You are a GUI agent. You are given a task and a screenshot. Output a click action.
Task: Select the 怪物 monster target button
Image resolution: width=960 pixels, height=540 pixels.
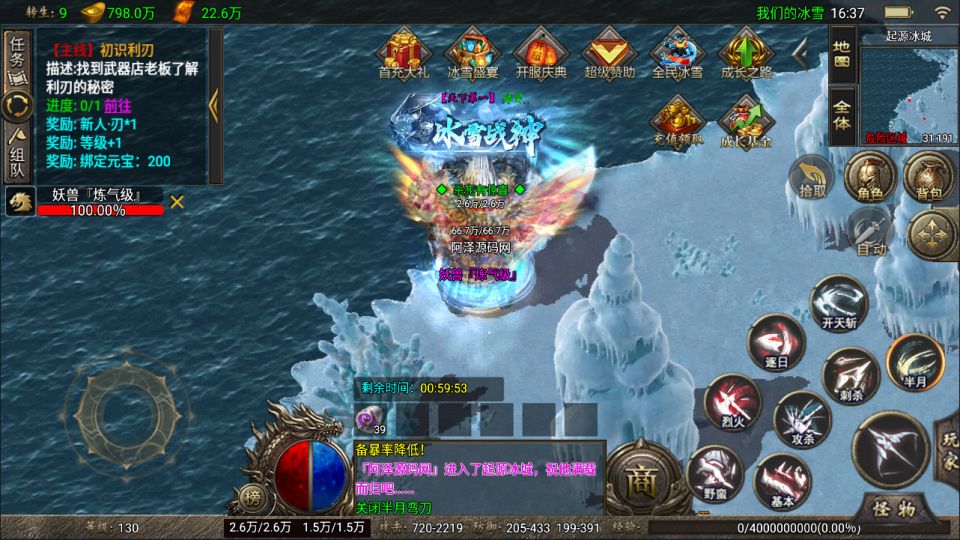click(893, 506)
